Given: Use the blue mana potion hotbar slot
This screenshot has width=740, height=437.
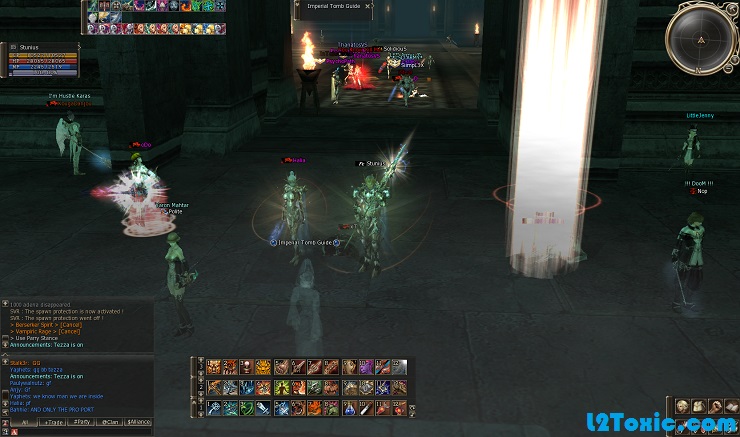Looking at the screenshot, I should tap(349, 407).
